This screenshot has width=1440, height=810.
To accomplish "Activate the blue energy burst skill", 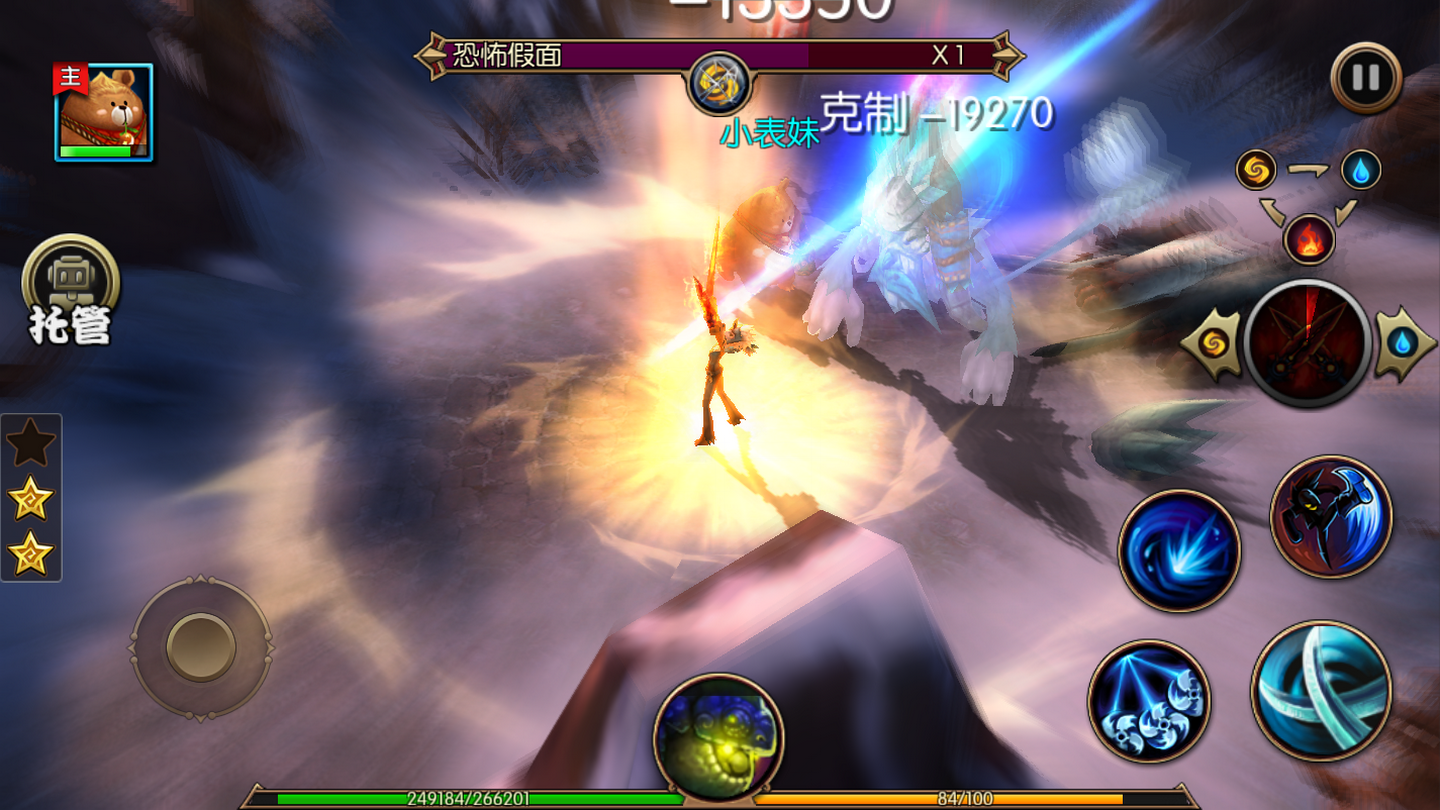I will [x=1179, y=550].
